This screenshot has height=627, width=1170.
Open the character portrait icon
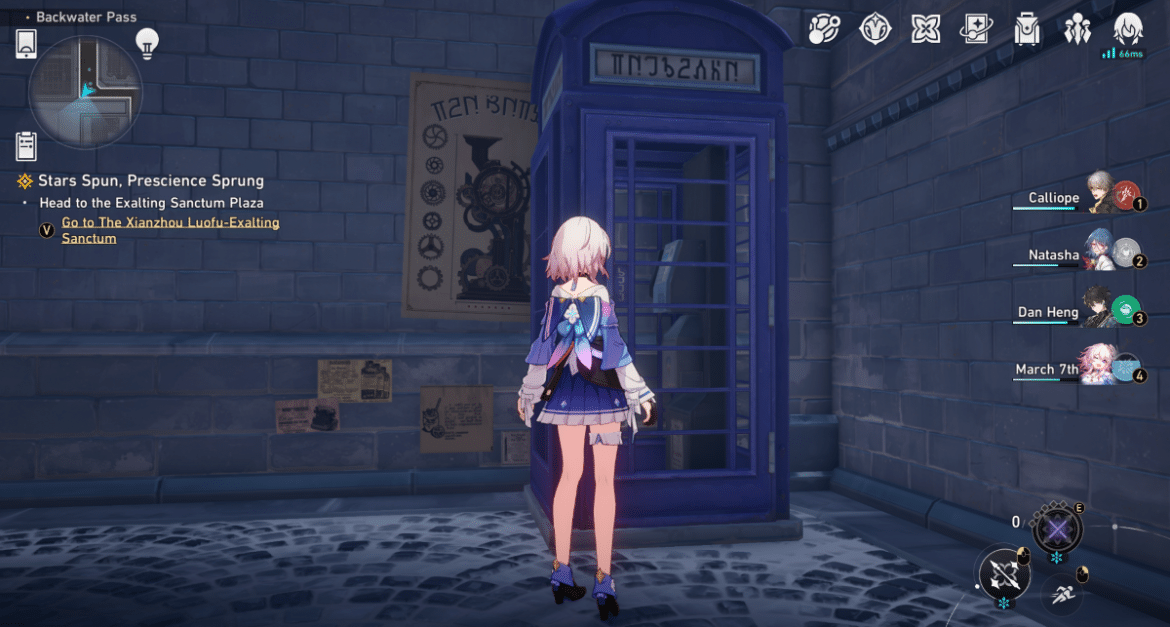(x=1128, y=29)
